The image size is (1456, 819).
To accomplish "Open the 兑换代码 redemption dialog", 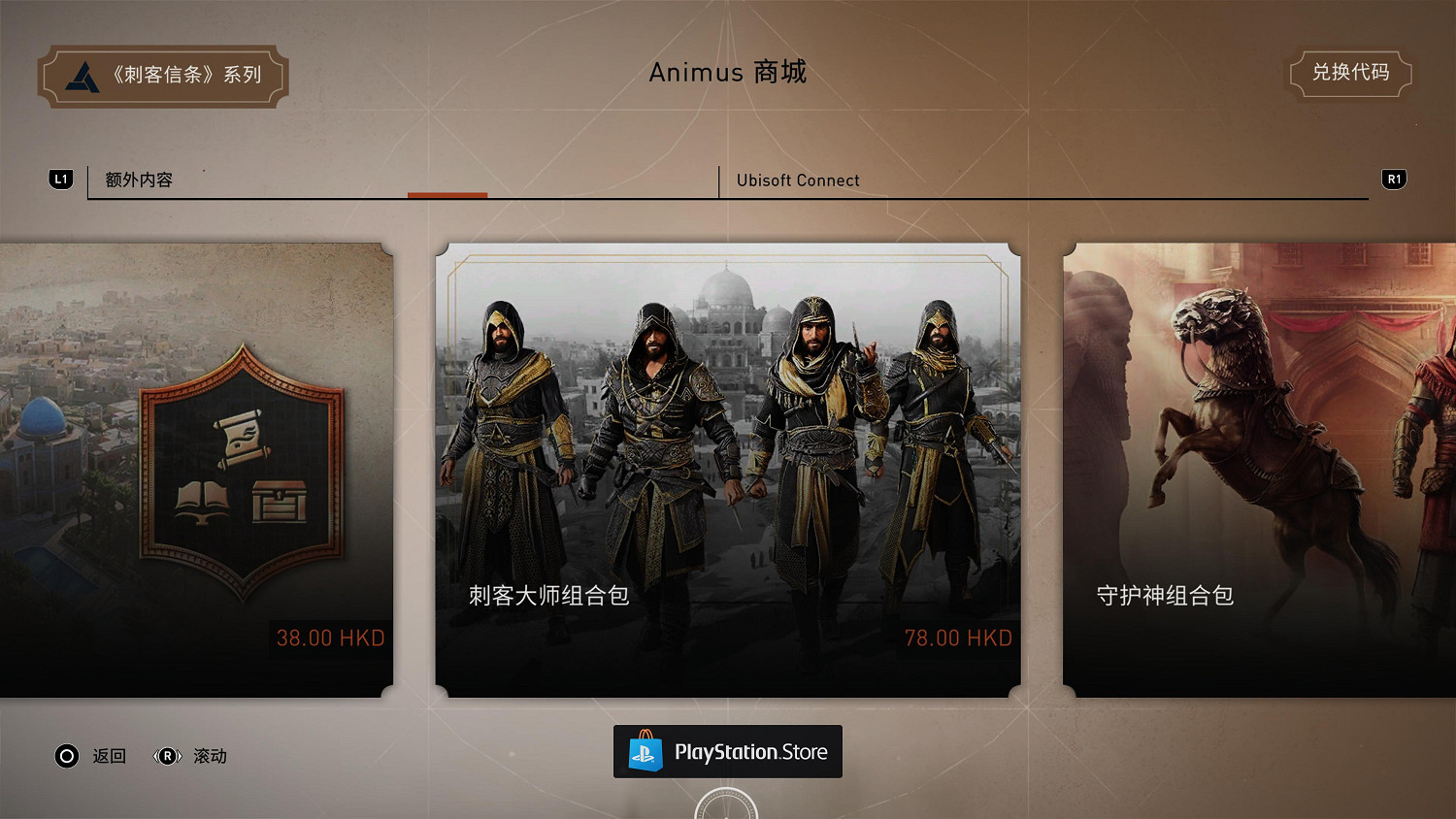I will [x=1351, y=73].
